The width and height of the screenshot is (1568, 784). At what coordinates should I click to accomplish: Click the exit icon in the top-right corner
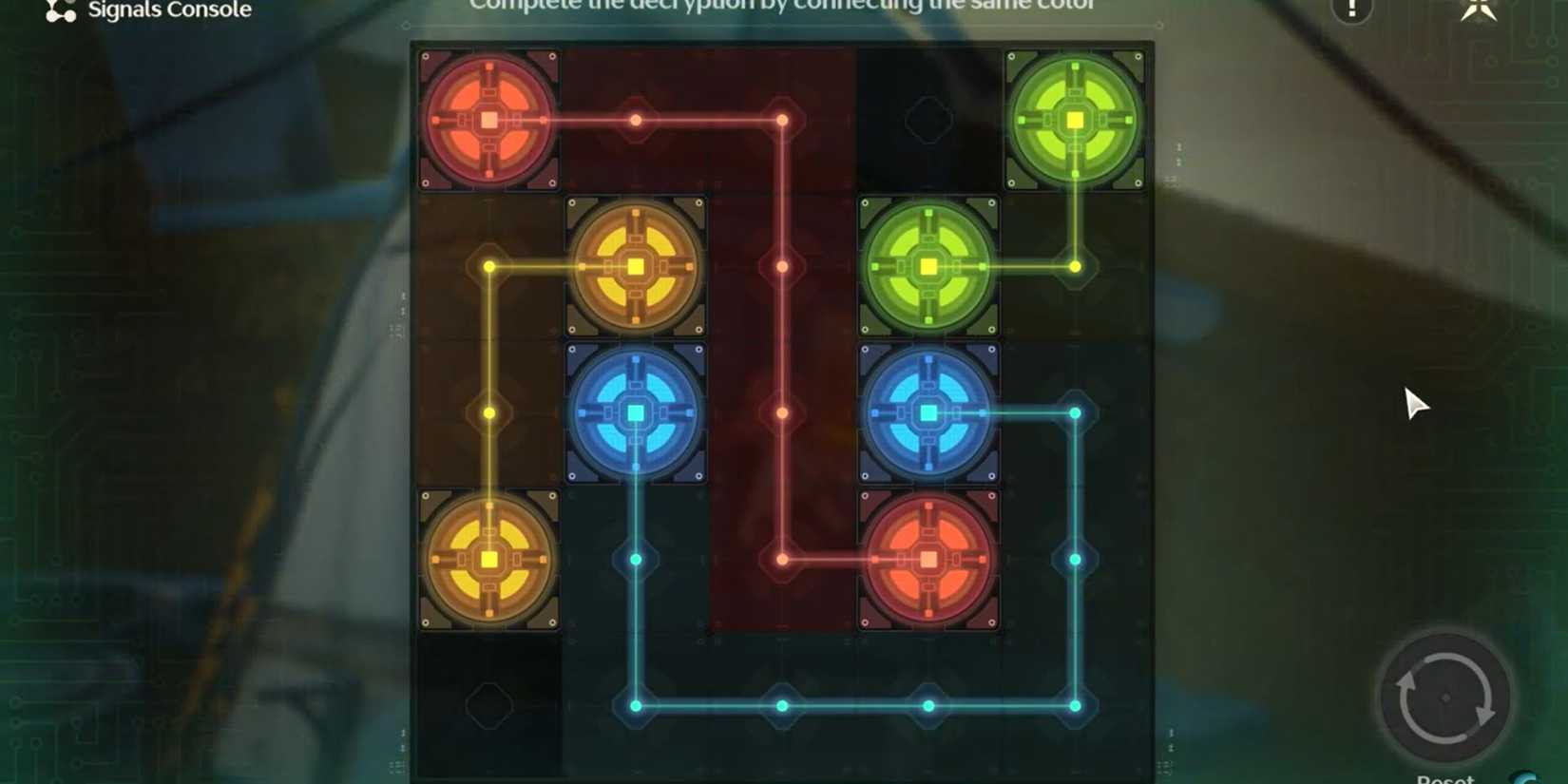click(1479, 10)
